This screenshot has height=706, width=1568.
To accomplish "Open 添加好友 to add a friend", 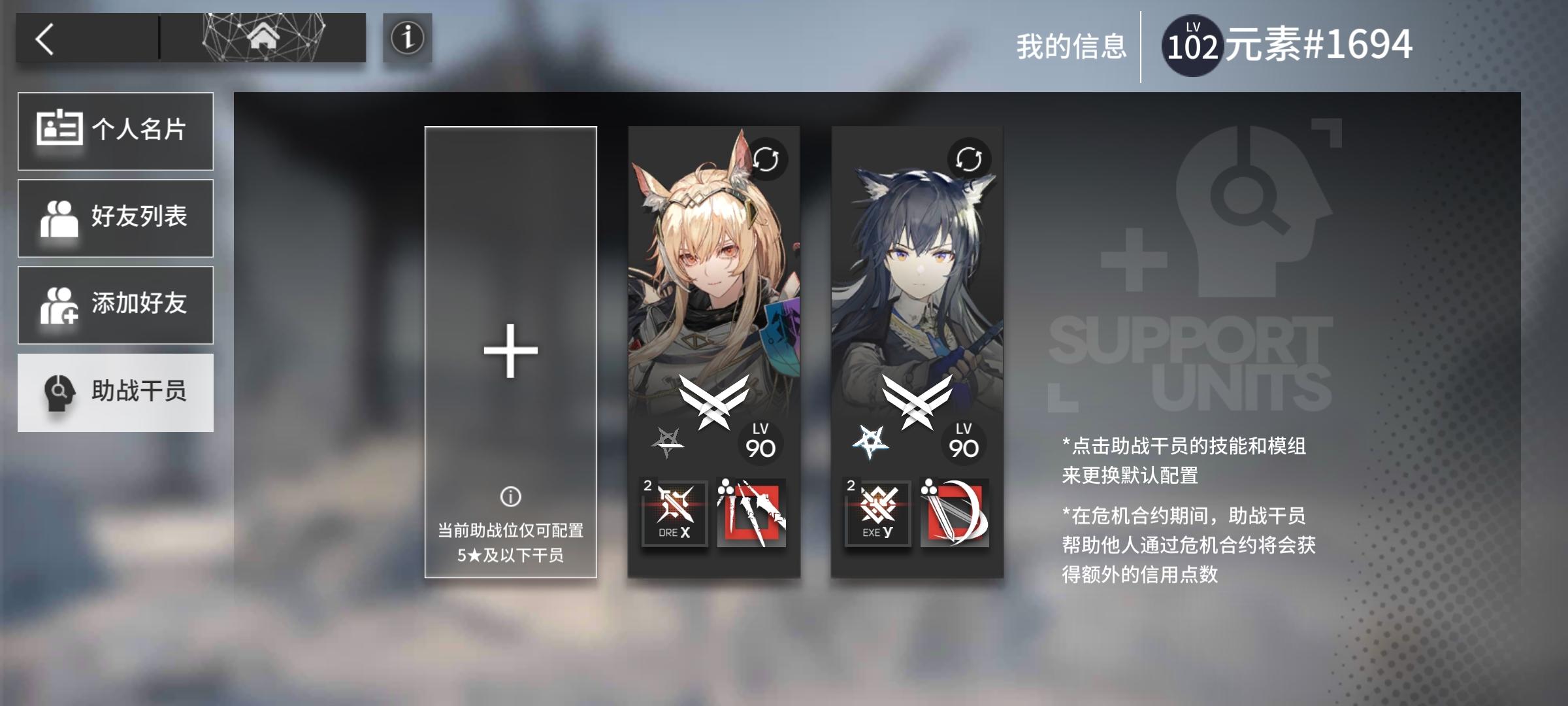I will pos(116,305).
